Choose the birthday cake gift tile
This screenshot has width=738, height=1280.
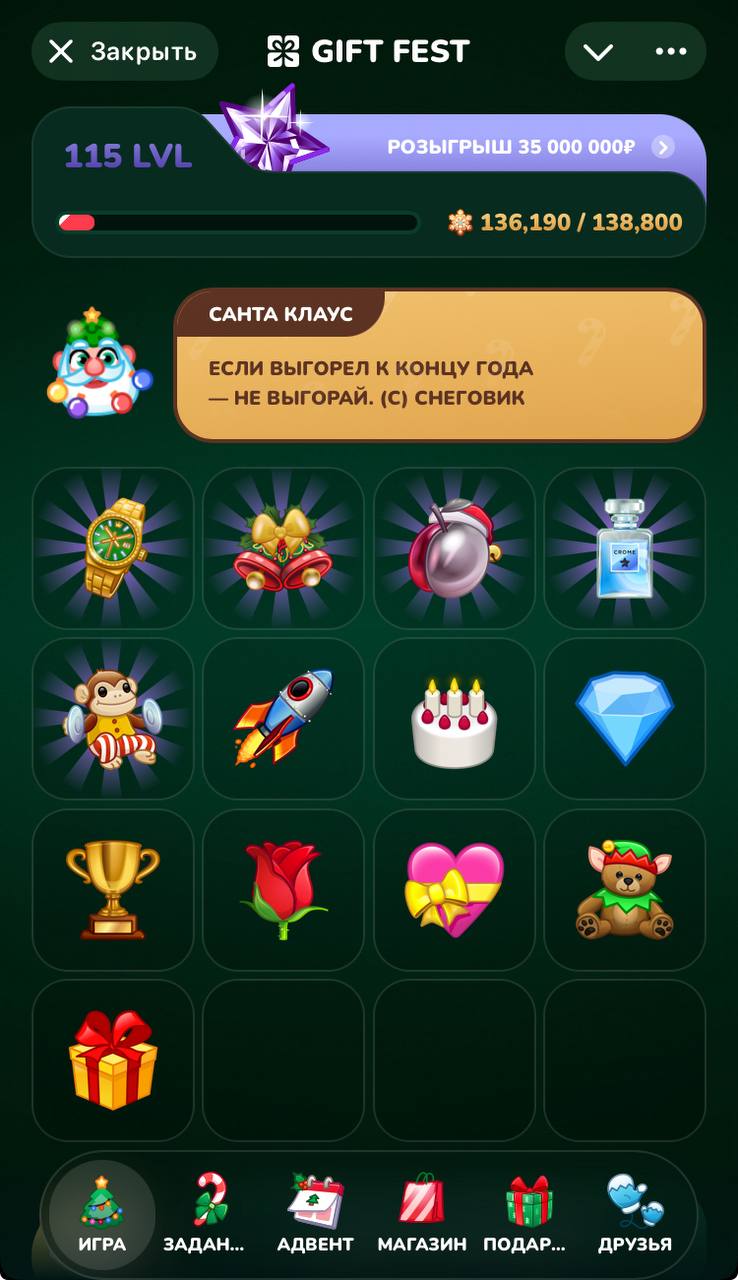[454, 718]
